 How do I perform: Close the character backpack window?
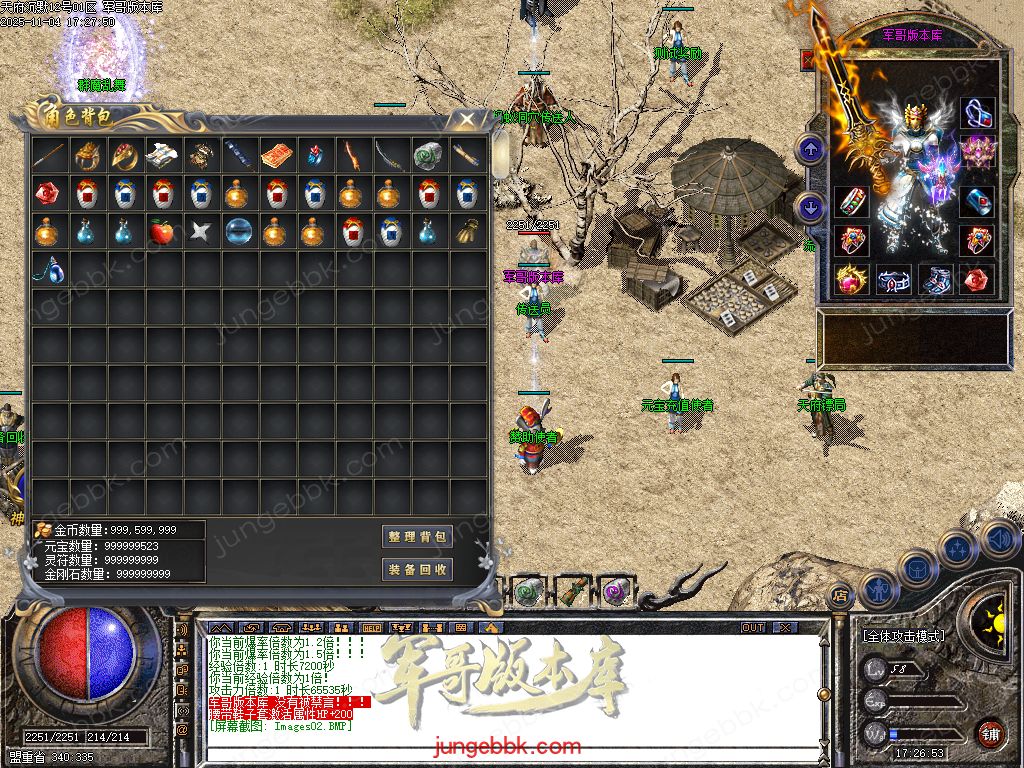(x=466, y=120)
